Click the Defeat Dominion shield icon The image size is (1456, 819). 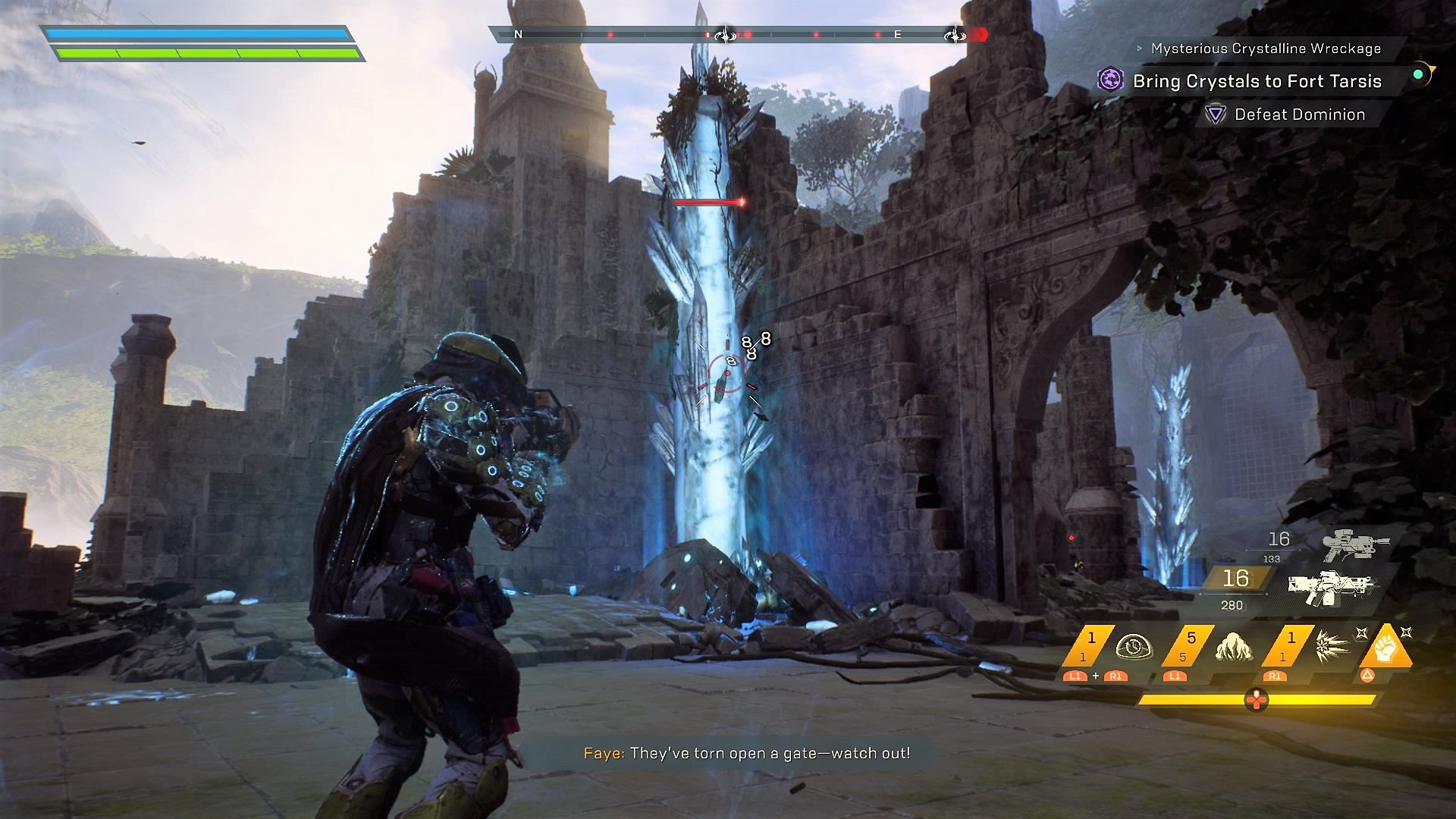[x=1216, y=115]
